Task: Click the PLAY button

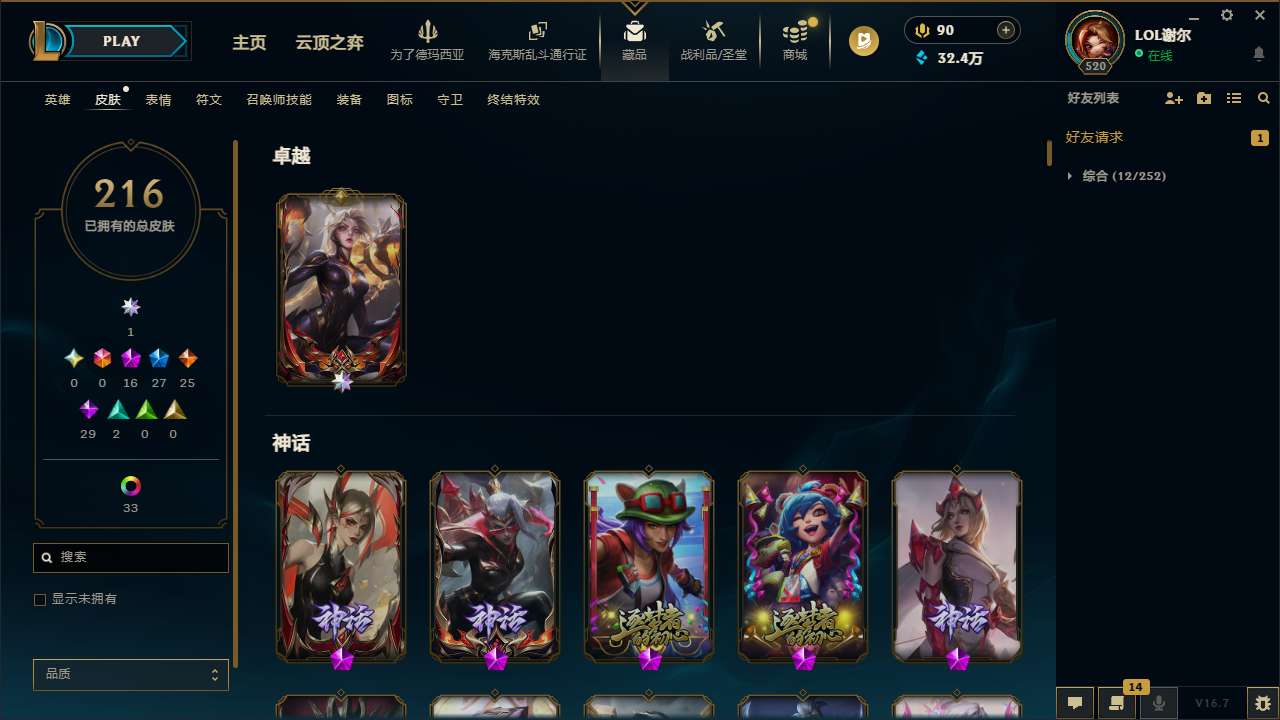Action: pyautogui.click(x=121, y=41)
